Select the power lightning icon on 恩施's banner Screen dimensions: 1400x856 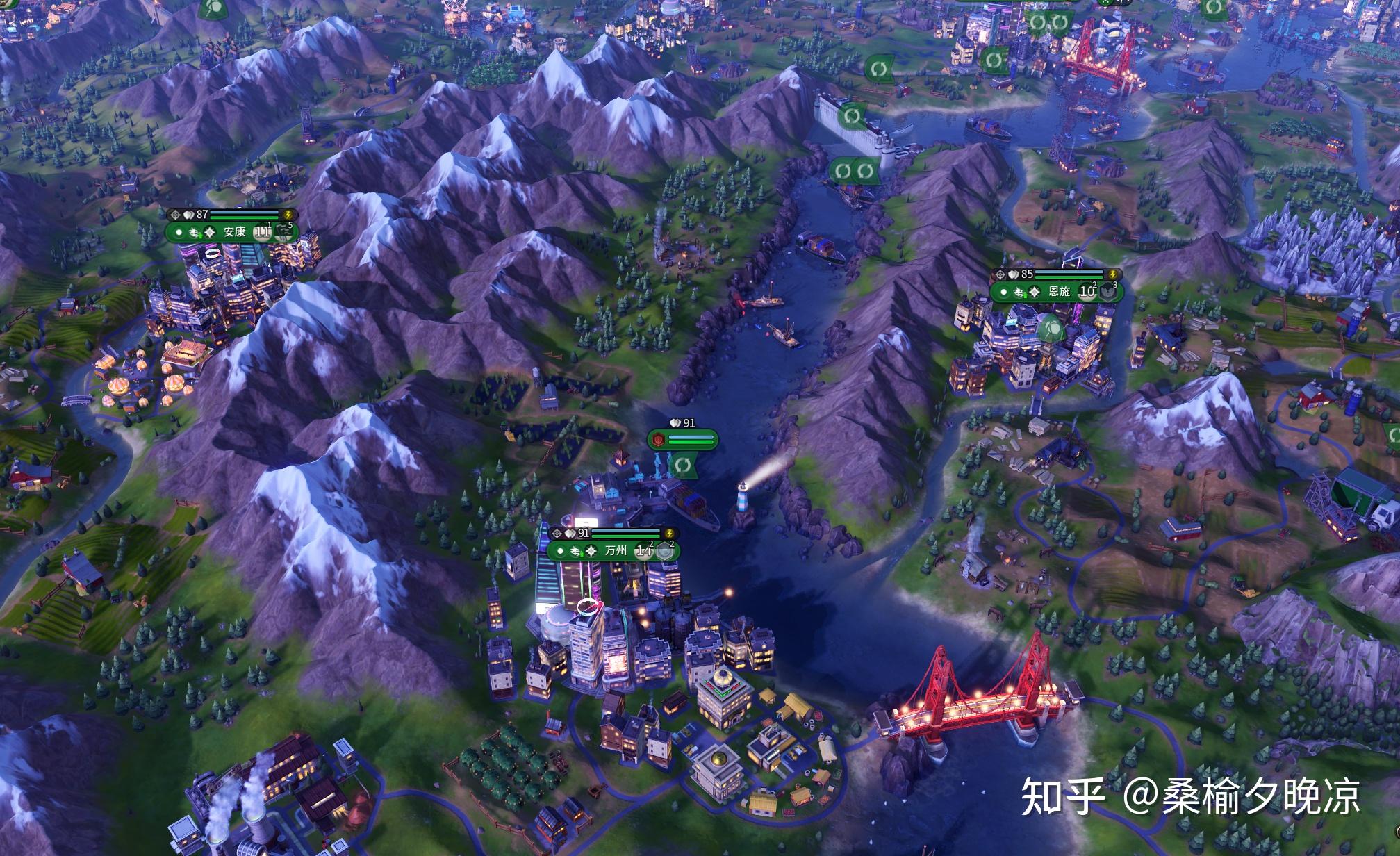point(1112,274)
